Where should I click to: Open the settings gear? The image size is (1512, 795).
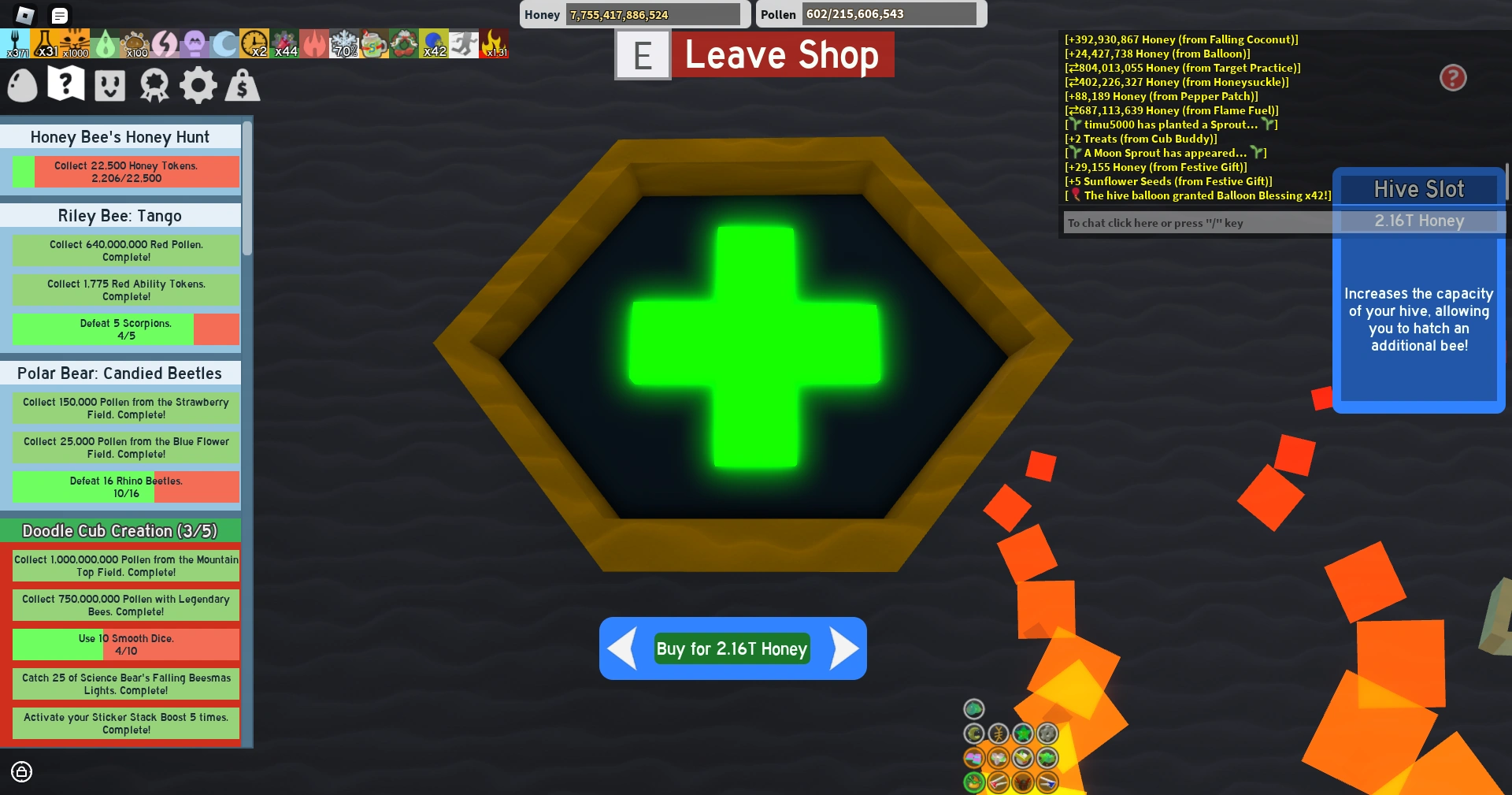(x=198, y=85)
